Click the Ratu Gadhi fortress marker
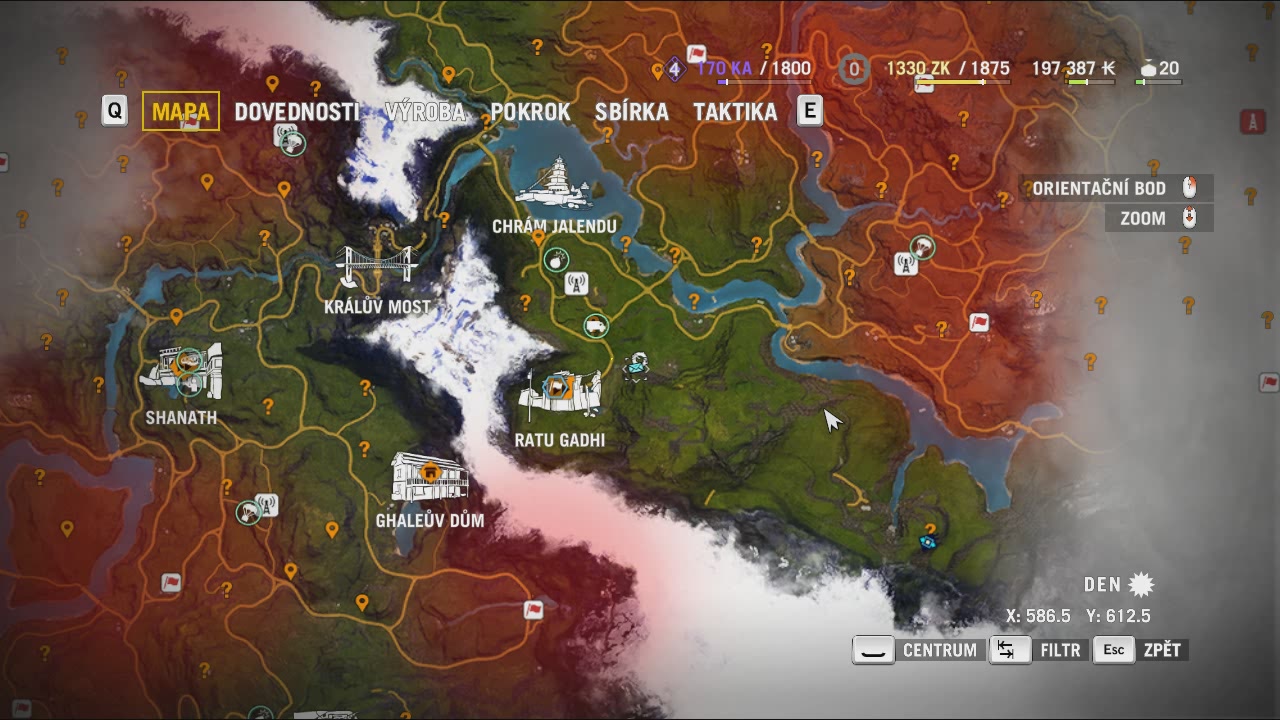 click(x=559, y=394)
